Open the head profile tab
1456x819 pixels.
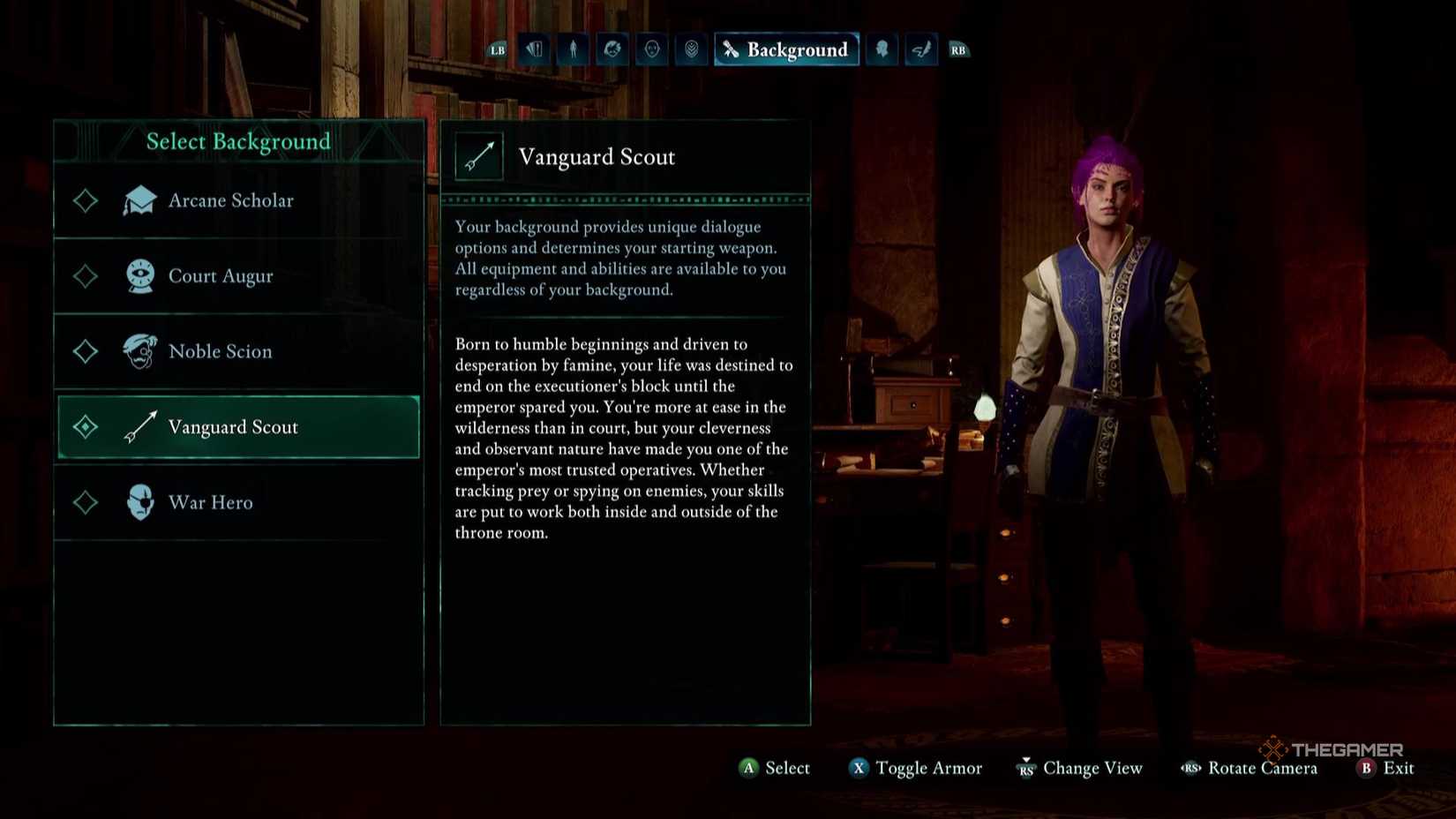tap(882, 49)
